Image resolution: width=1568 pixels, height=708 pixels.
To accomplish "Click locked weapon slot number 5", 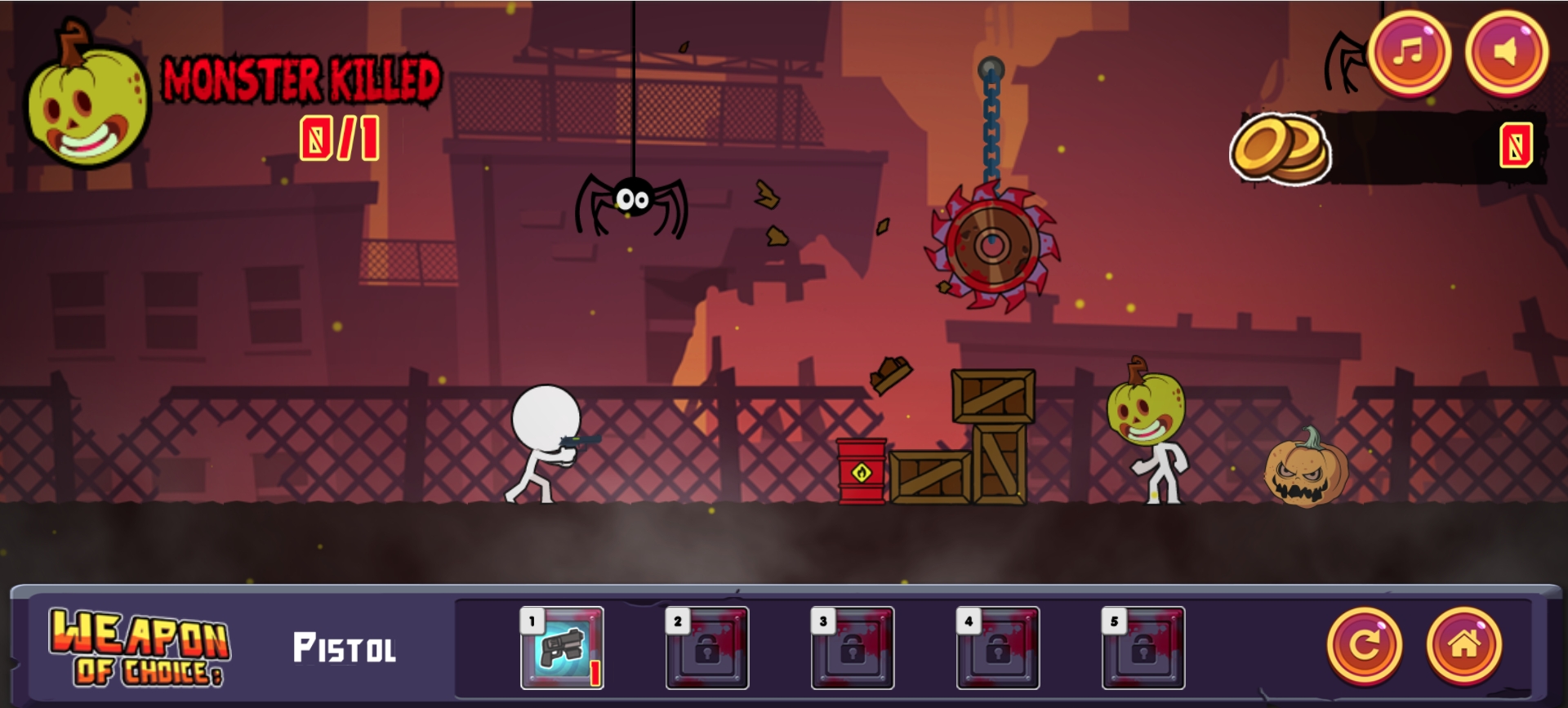I will [x=1143, y=648].
